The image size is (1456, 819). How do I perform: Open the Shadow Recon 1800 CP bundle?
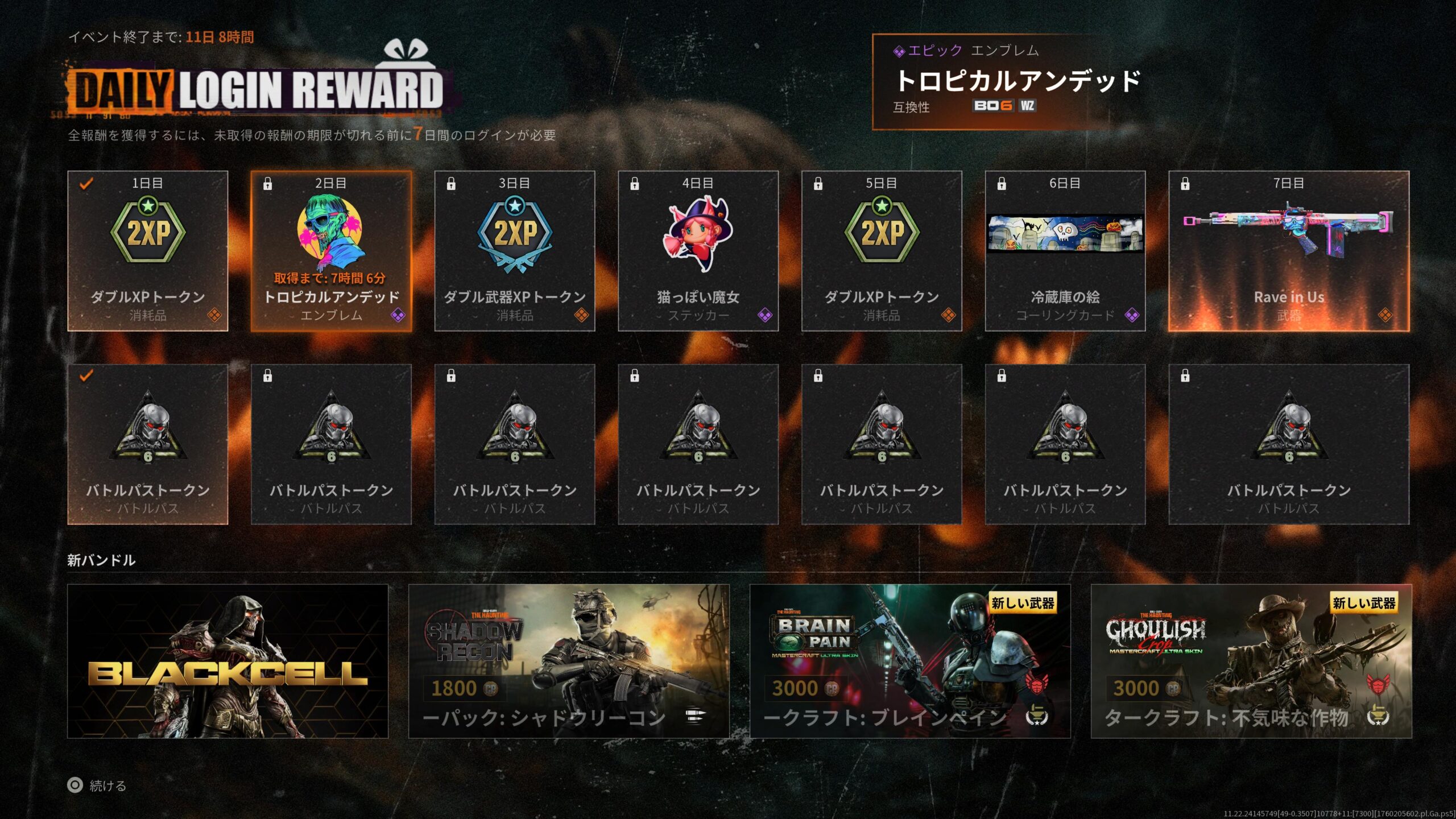click(569, 661)
